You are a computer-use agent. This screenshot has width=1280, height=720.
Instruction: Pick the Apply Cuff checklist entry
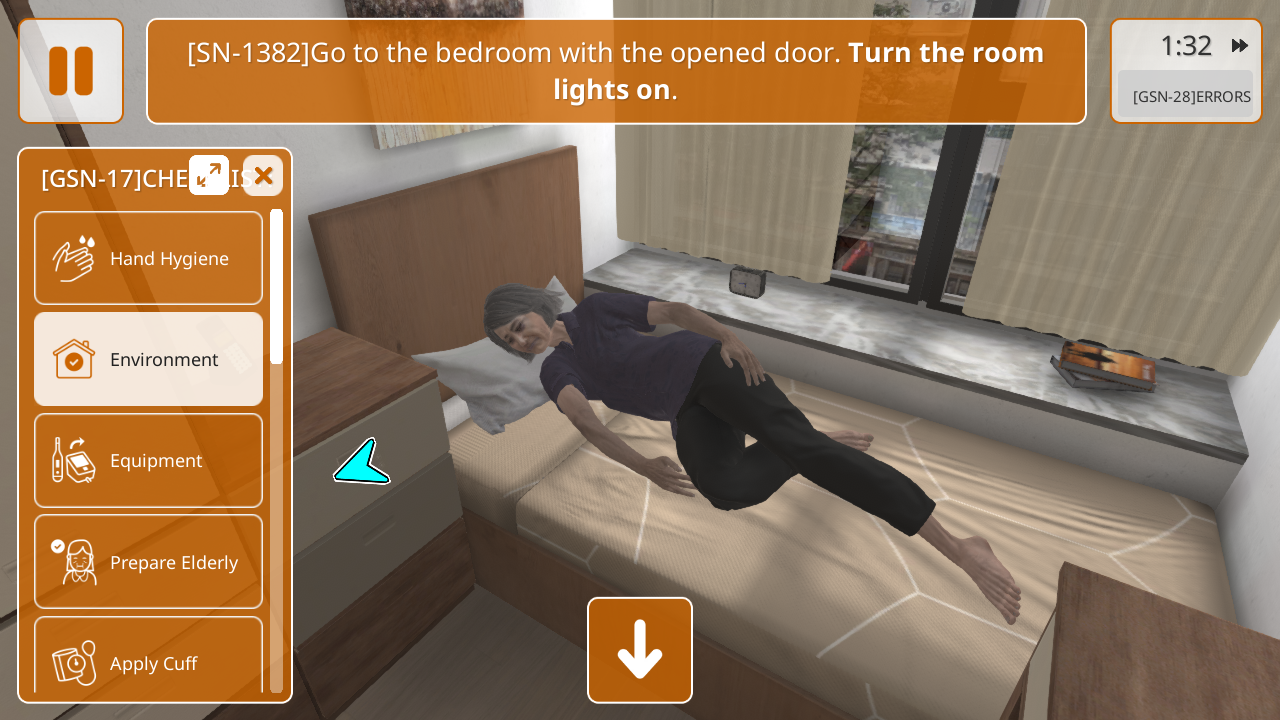pyautogui.click(x=148, y=660)
